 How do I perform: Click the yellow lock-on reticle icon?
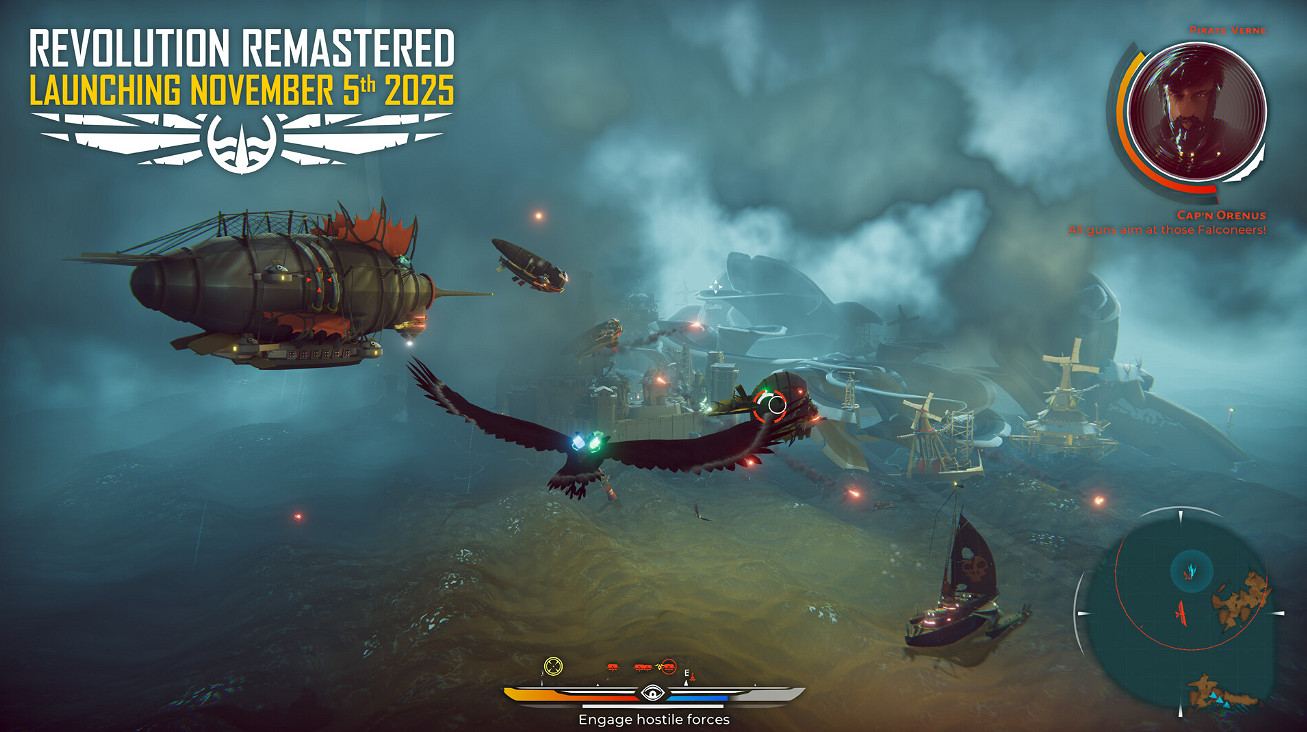pos(552,665)
